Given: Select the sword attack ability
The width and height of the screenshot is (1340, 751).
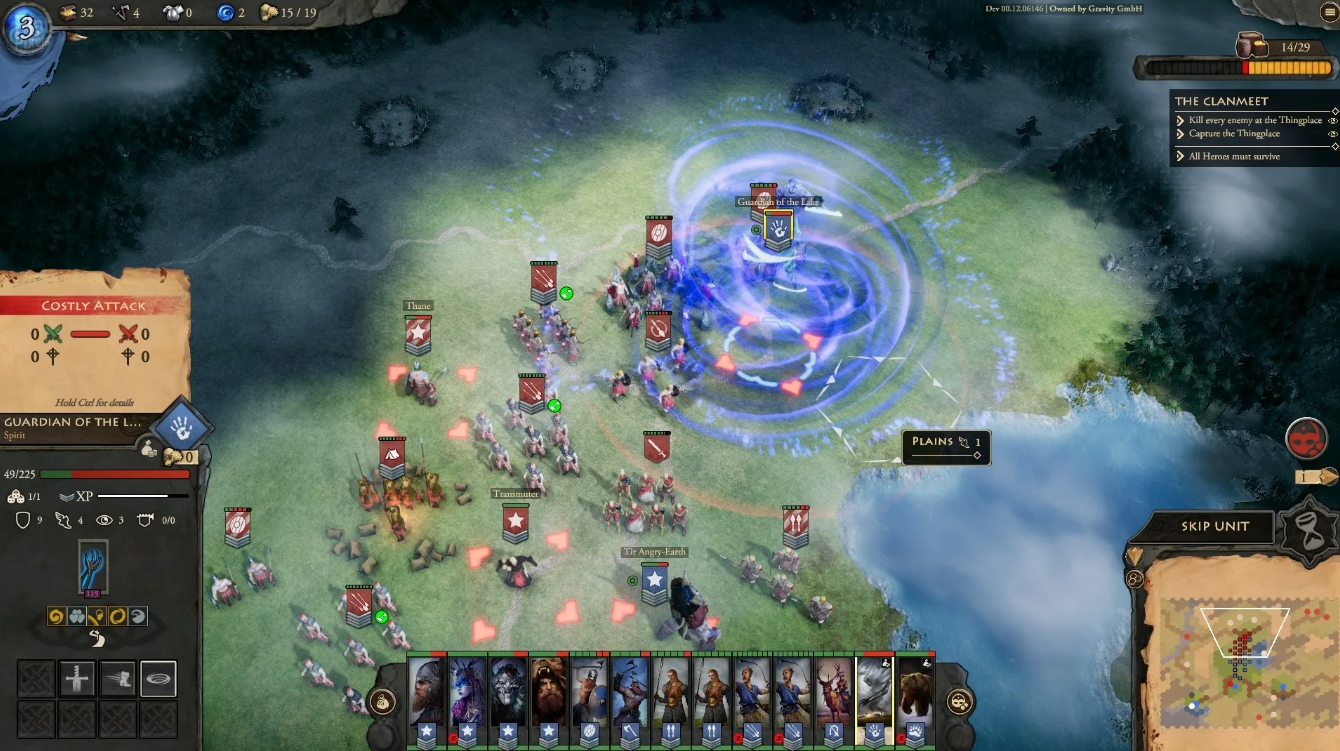Looking at the screenshot, I should [x=77, y=678].
